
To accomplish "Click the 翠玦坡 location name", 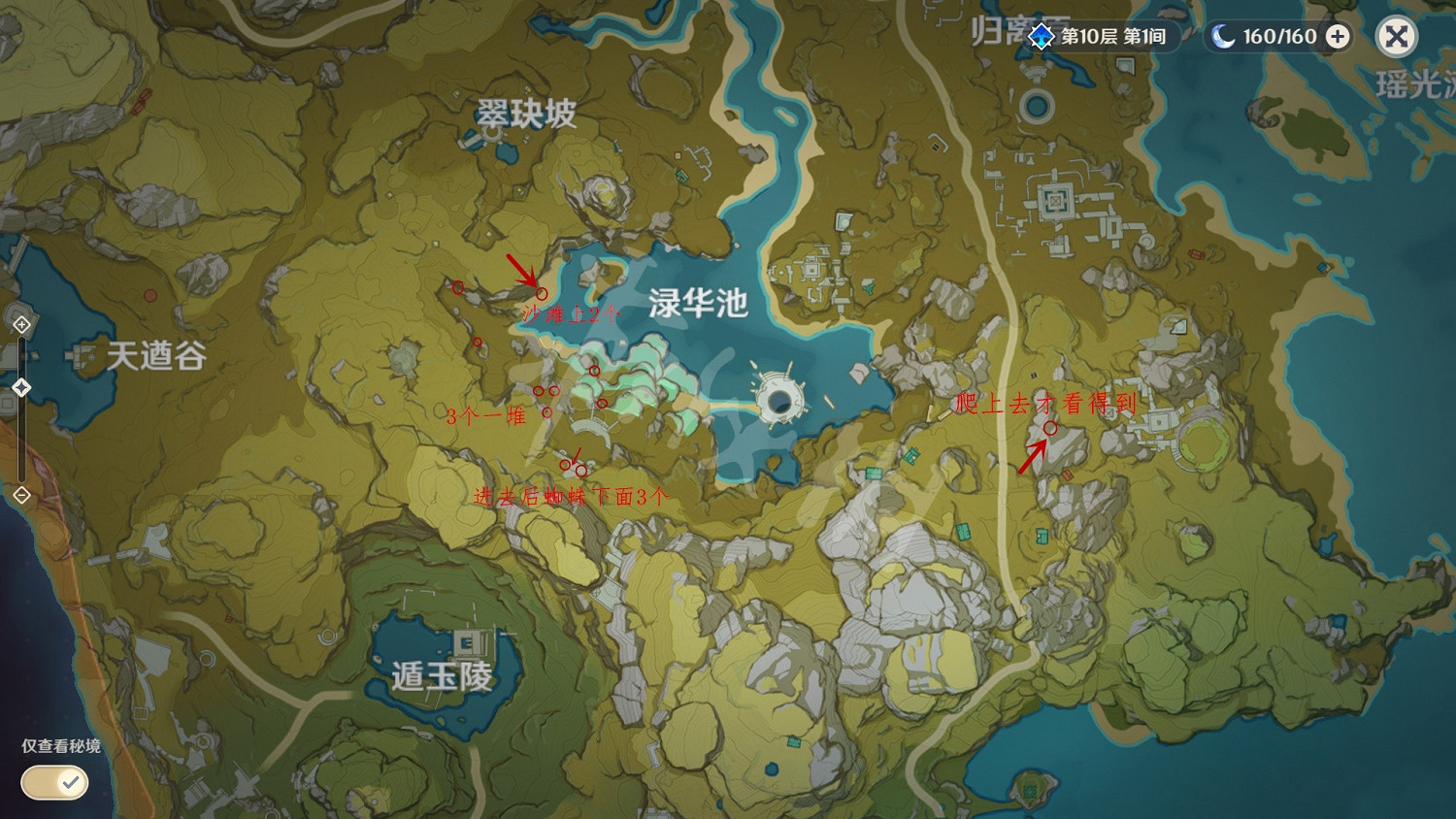I will coord(525,112).
